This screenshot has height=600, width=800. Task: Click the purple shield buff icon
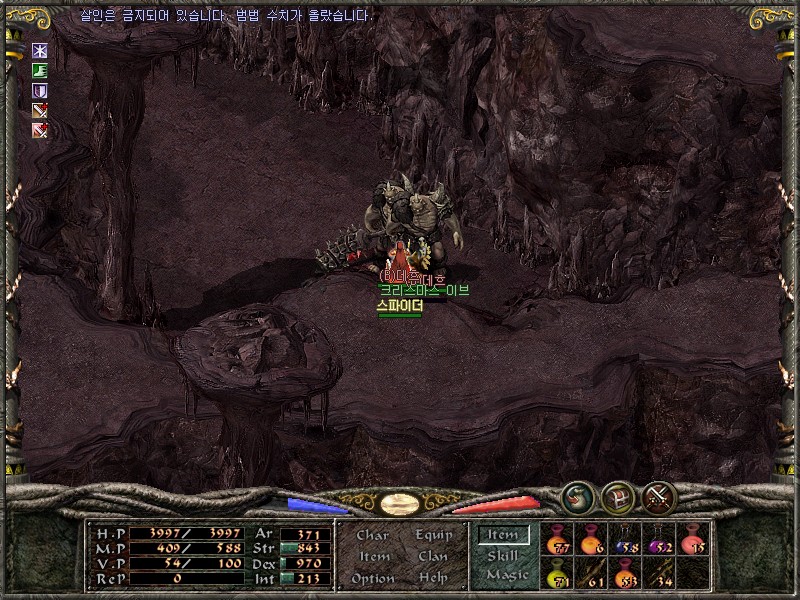coord(40,90)
